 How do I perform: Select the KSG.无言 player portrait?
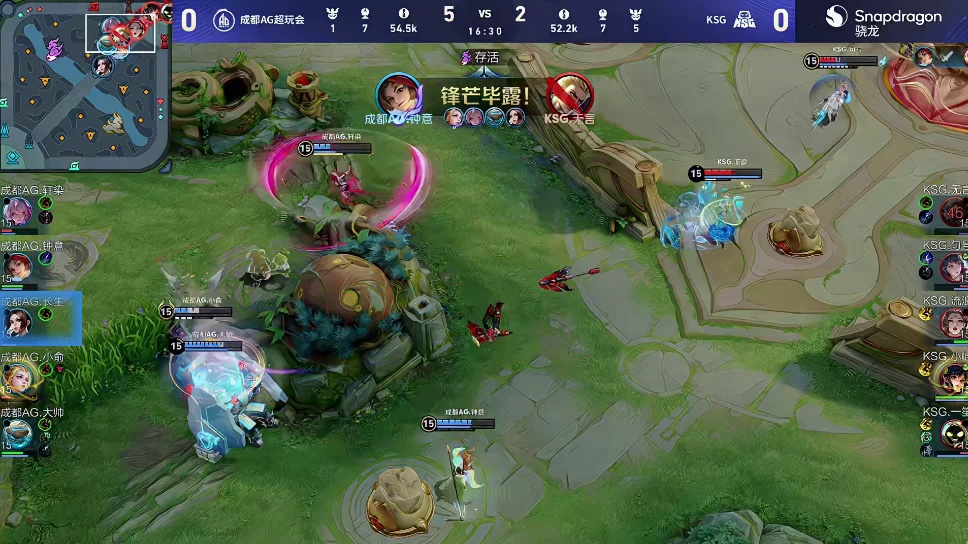[951, 212]
